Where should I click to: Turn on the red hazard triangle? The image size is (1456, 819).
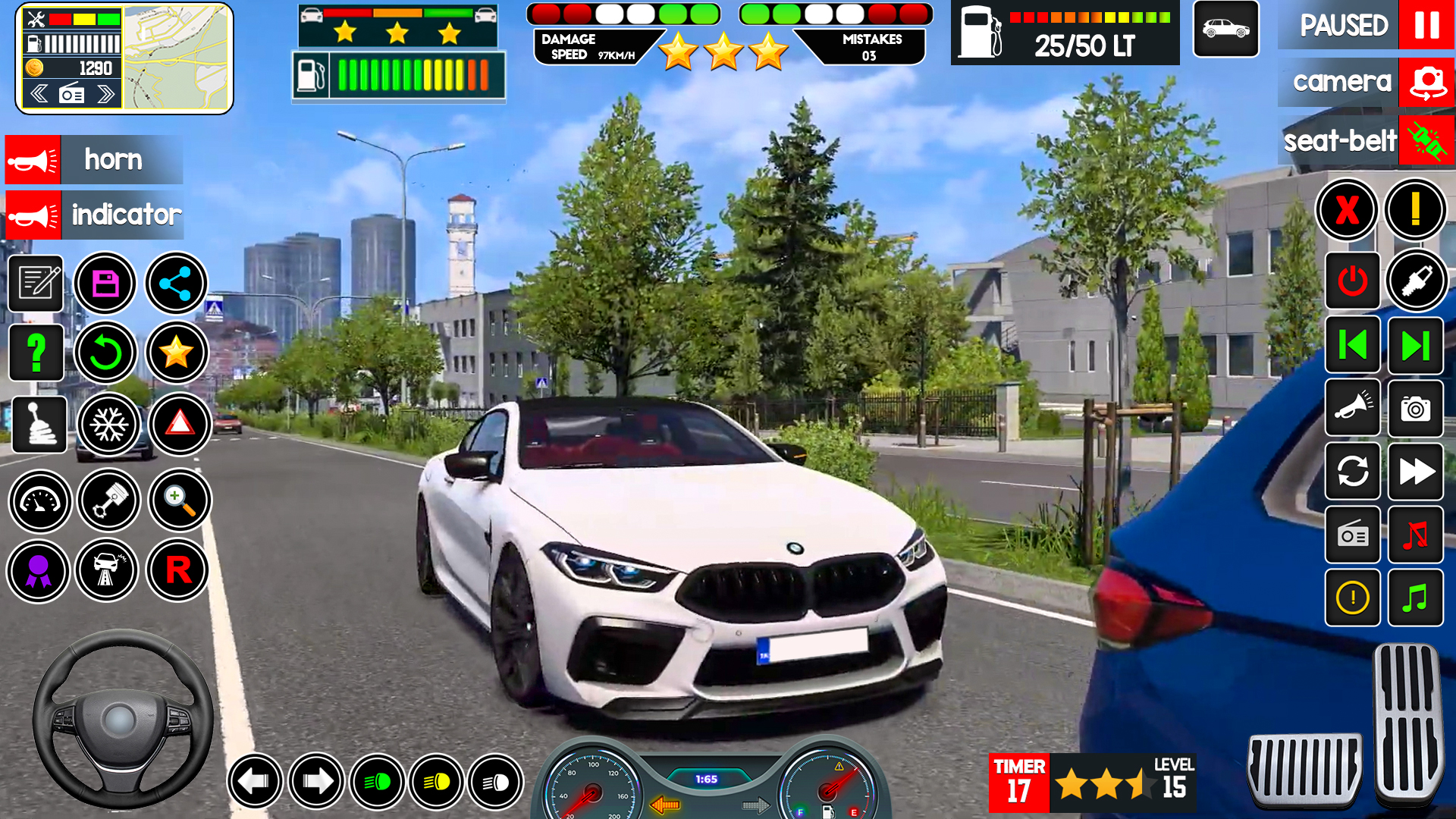(180, 424)
